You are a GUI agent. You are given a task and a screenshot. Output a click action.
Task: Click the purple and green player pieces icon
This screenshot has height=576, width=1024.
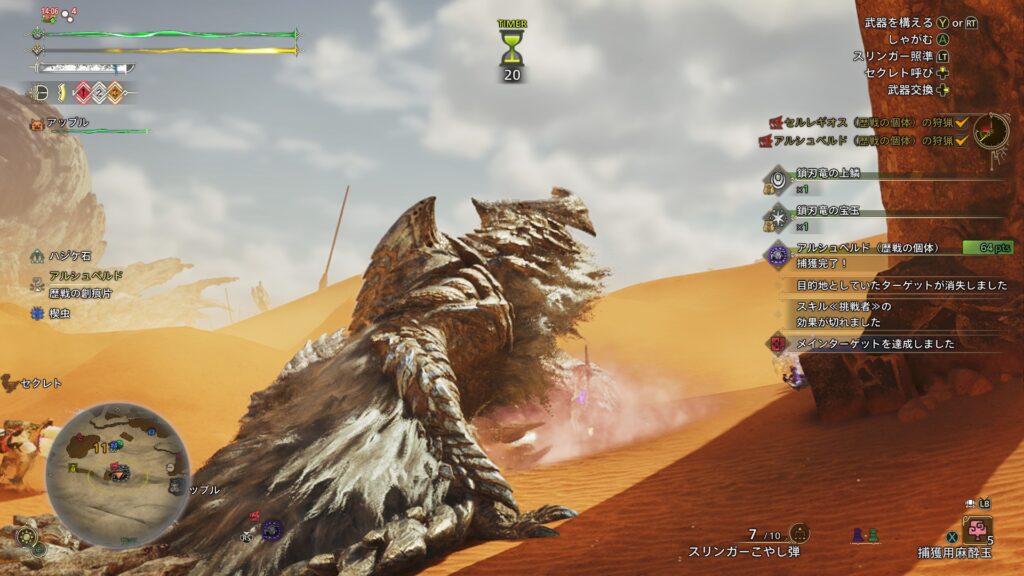[x=865, y=535]
